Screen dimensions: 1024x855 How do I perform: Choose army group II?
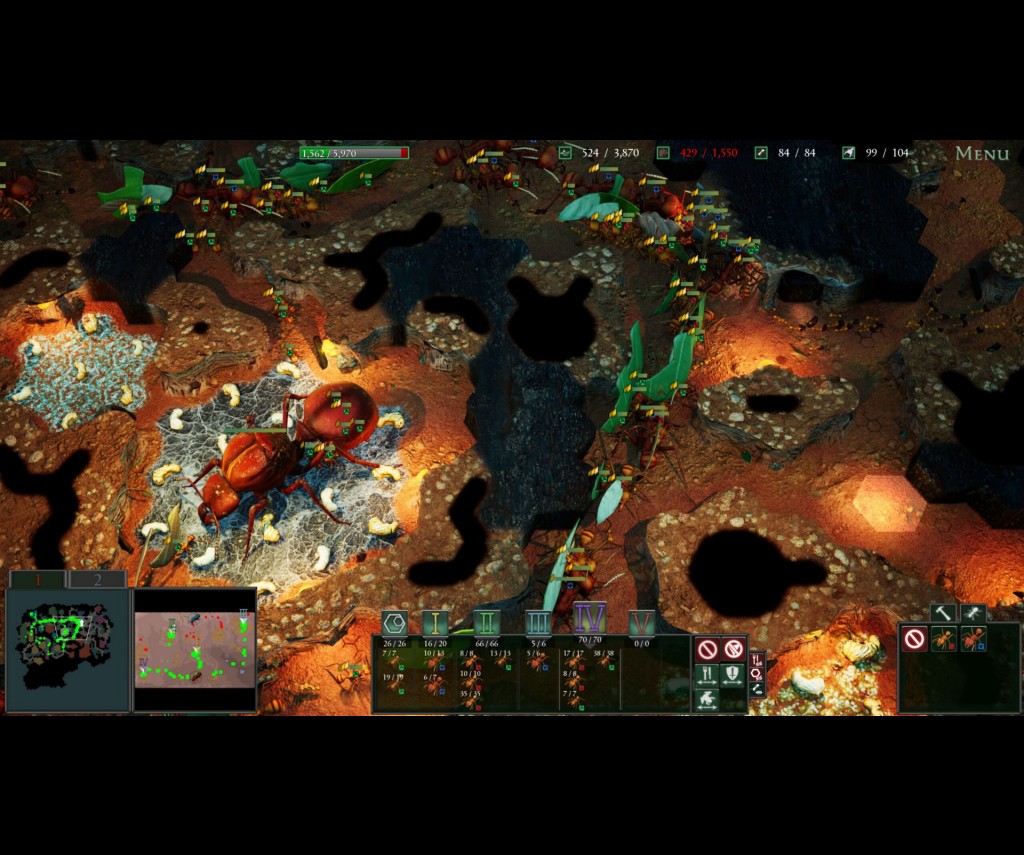point(486,623)
